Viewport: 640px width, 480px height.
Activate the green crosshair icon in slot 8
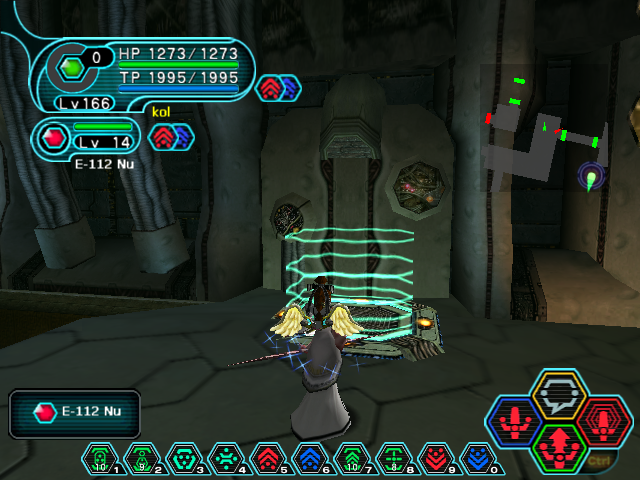point(395,458)
